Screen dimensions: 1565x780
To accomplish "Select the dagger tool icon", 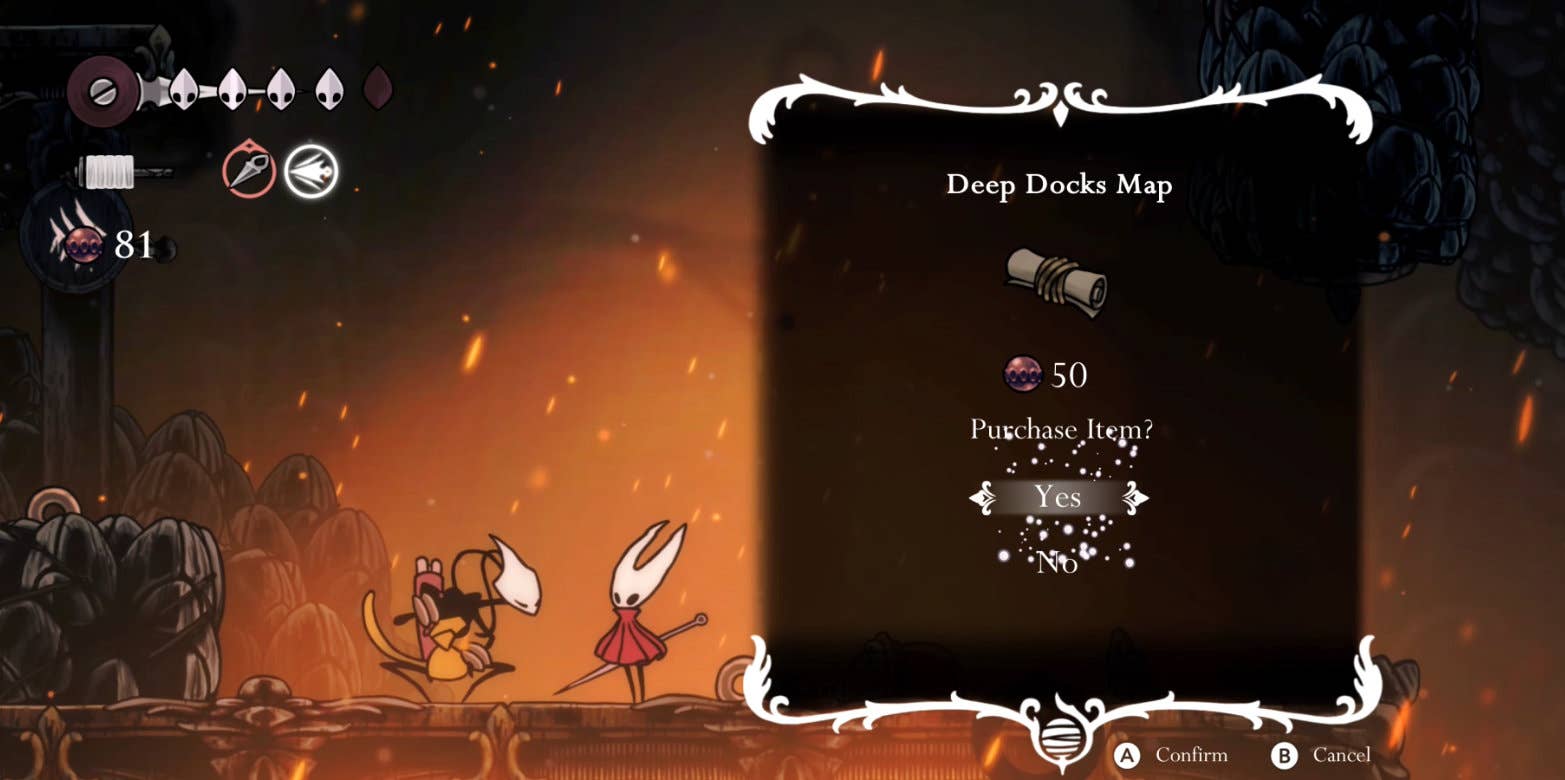I will coord(249,171).
